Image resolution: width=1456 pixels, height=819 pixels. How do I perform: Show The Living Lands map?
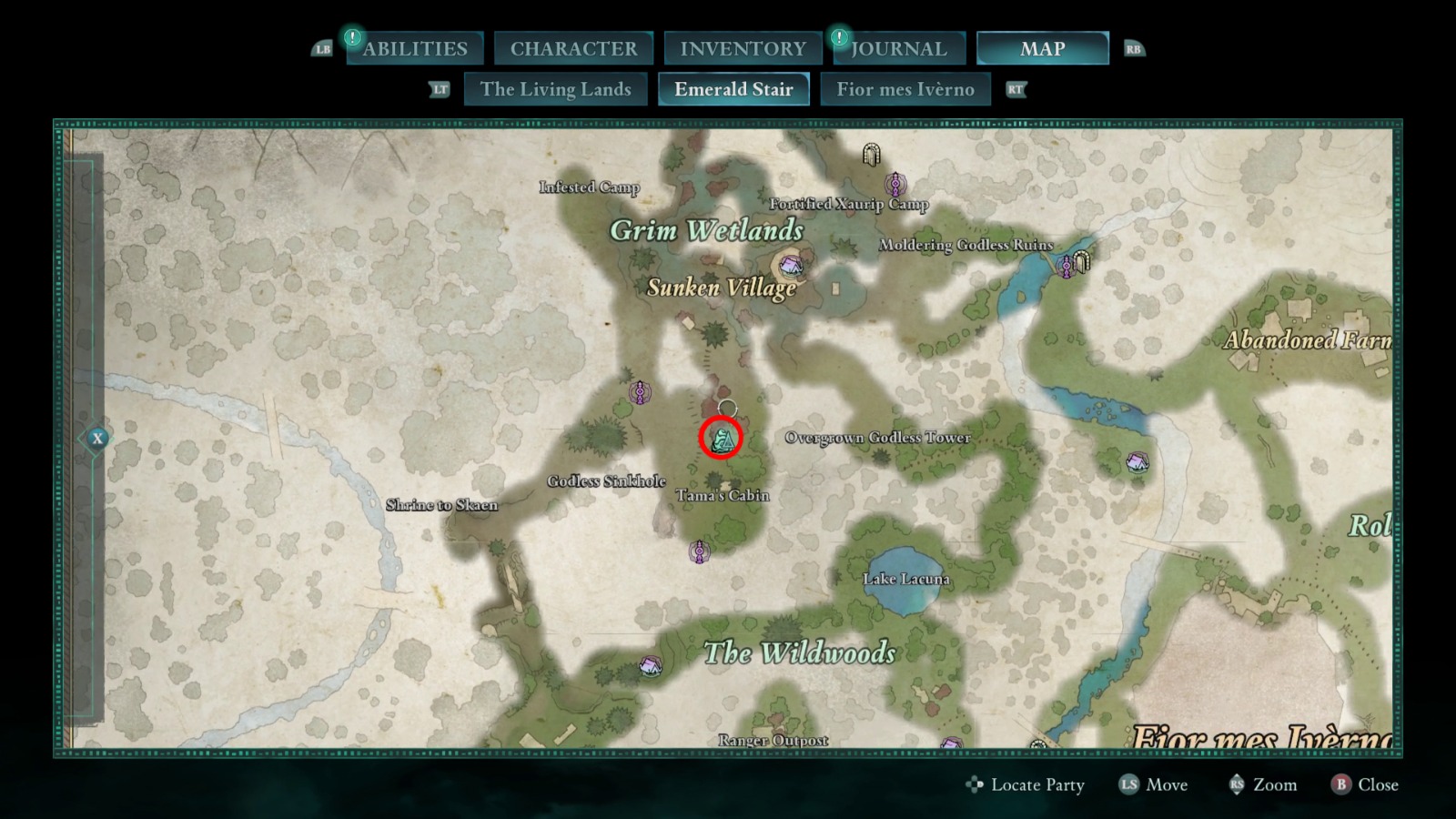coord(555,89)
